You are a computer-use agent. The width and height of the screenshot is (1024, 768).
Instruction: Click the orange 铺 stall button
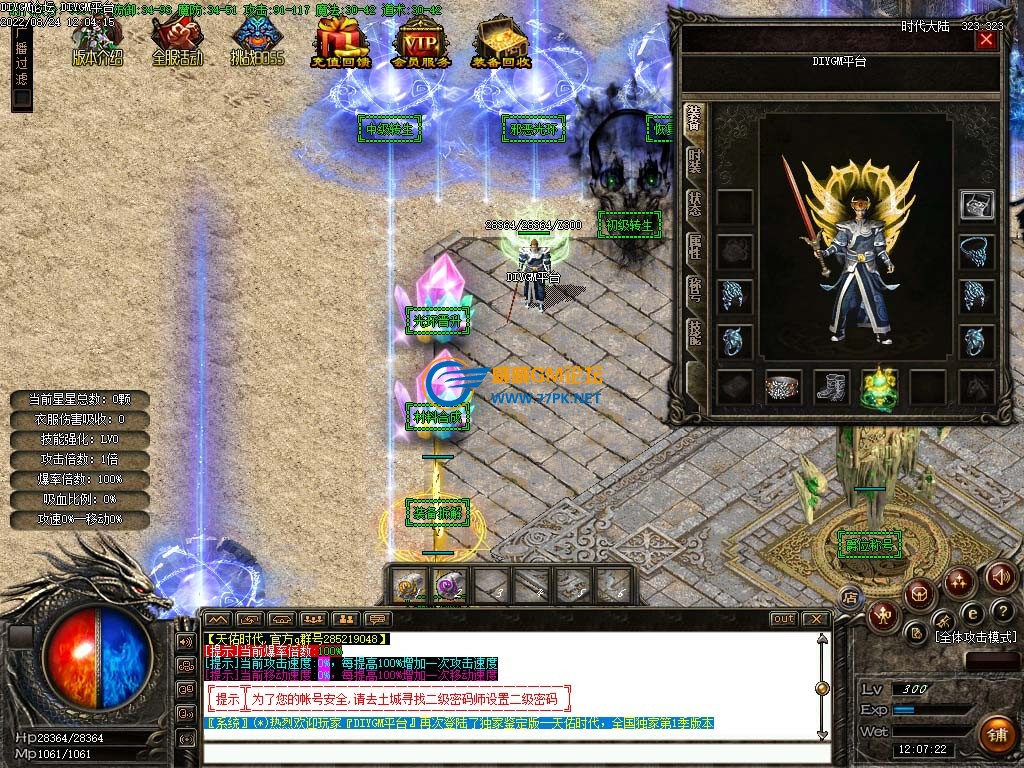pyautogui.click(x=995, y=734)
